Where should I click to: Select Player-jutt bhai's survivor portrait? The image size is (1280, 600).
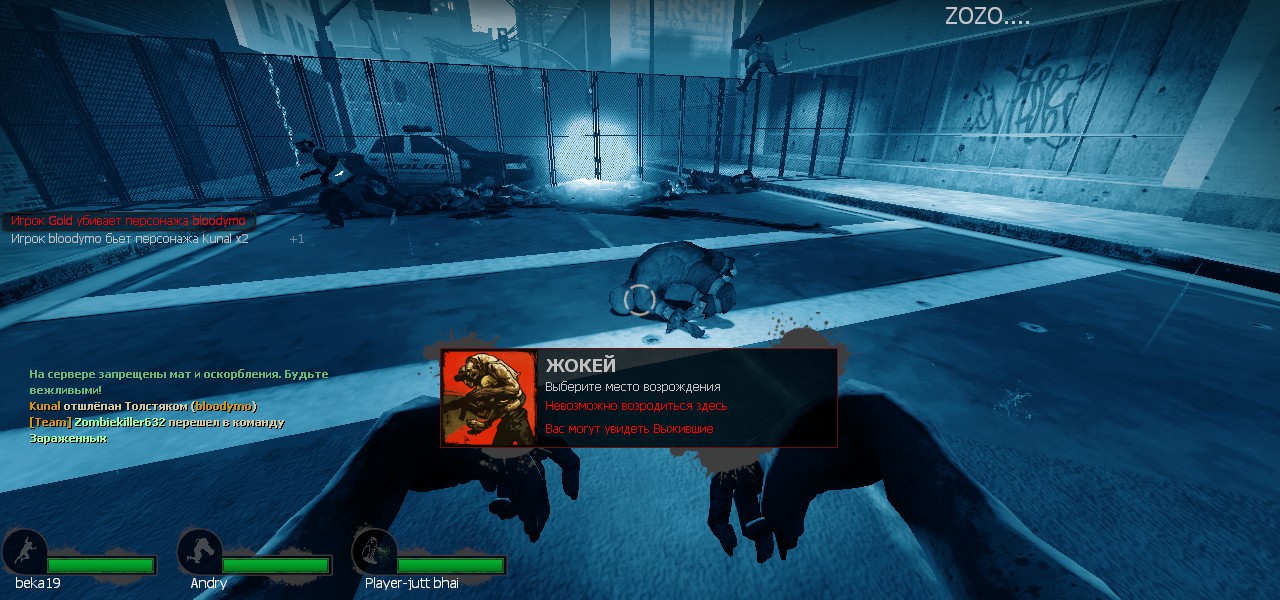point(374,552)
